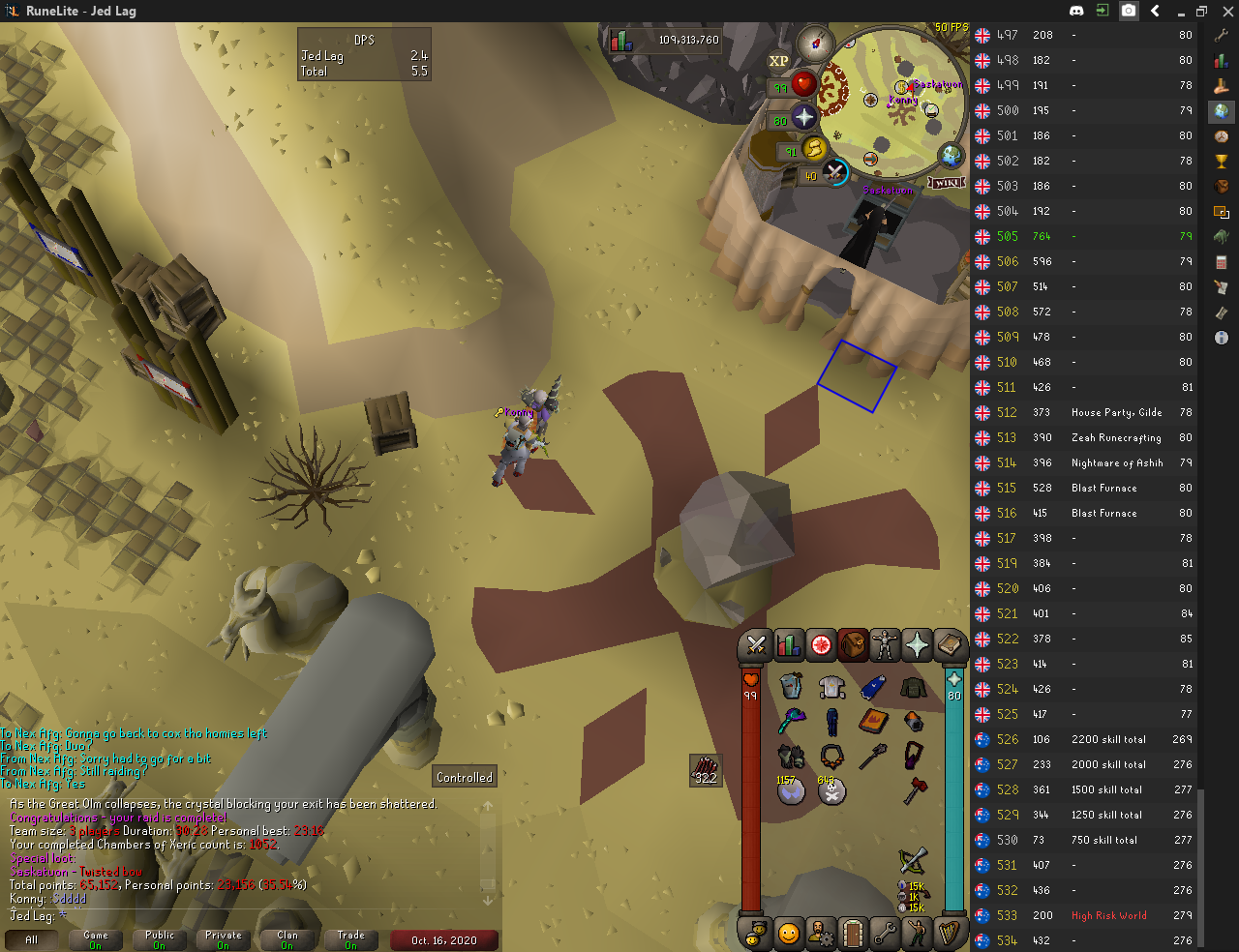
Task: Show the Prayer tab
Action: 917,645
